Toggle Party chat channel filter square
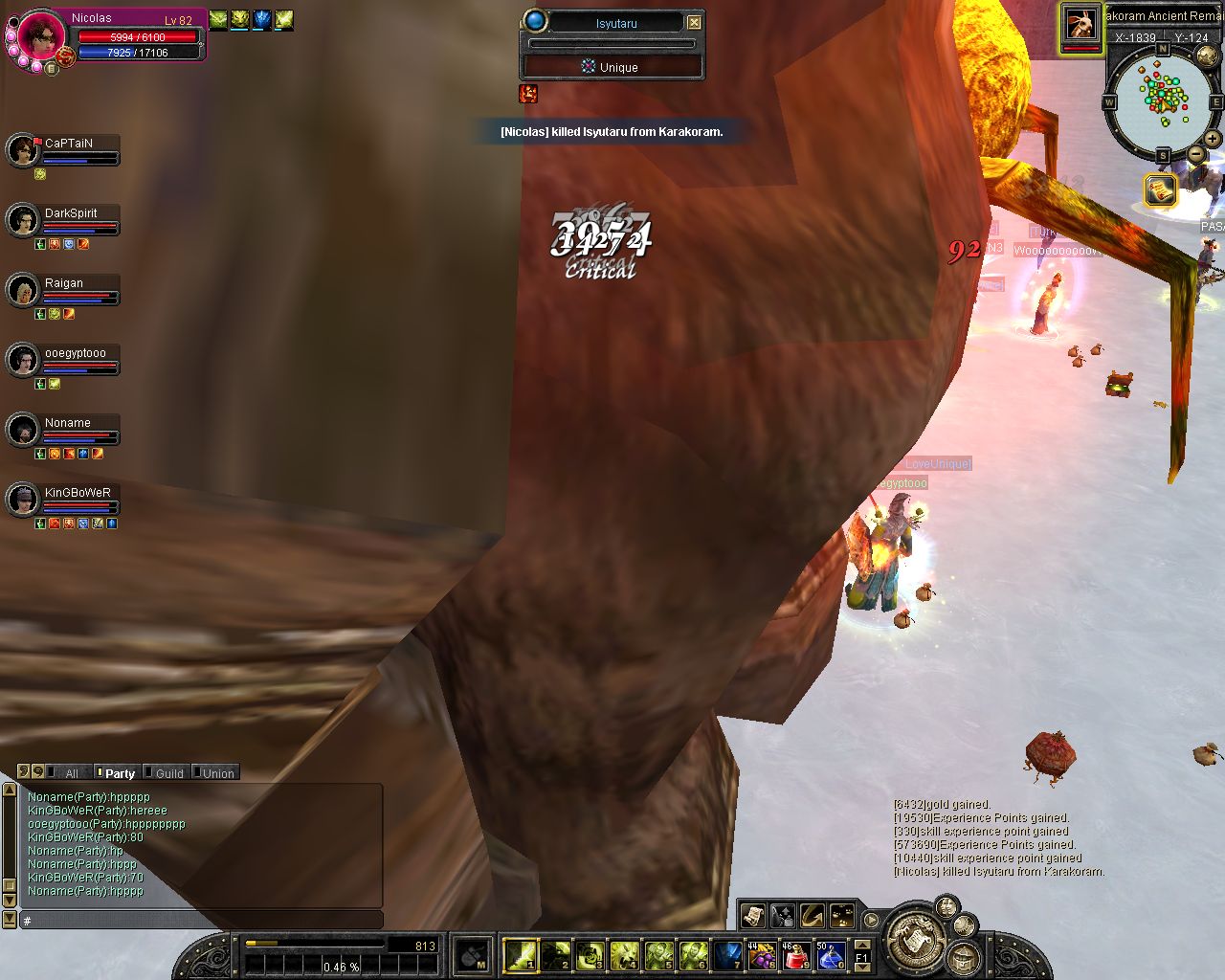1225x980 pixels. tap(101, 772)
